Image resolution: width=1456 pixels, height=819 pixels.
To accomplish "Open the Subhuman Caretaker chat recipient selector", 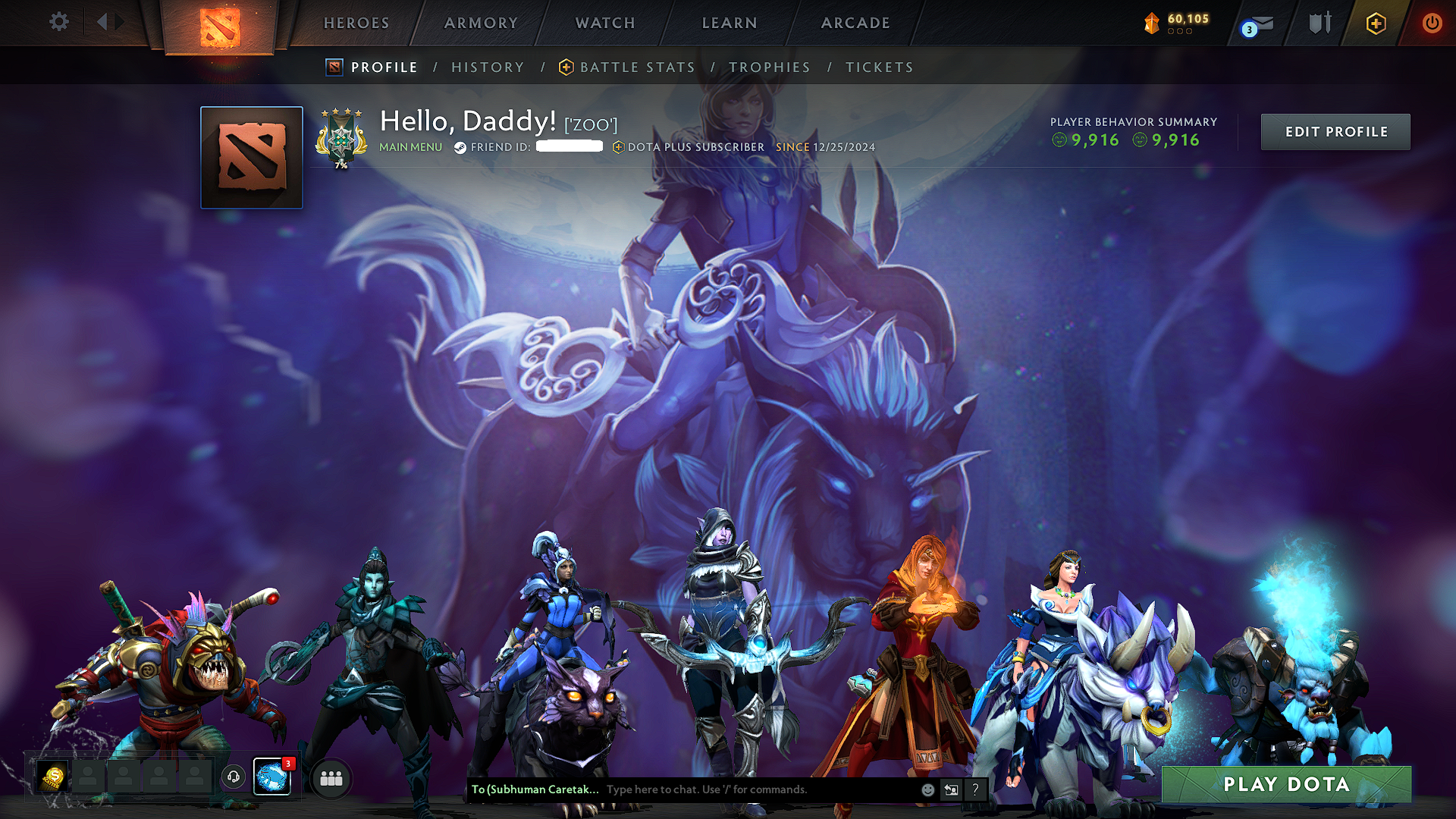I will click(x=535, y=789).
